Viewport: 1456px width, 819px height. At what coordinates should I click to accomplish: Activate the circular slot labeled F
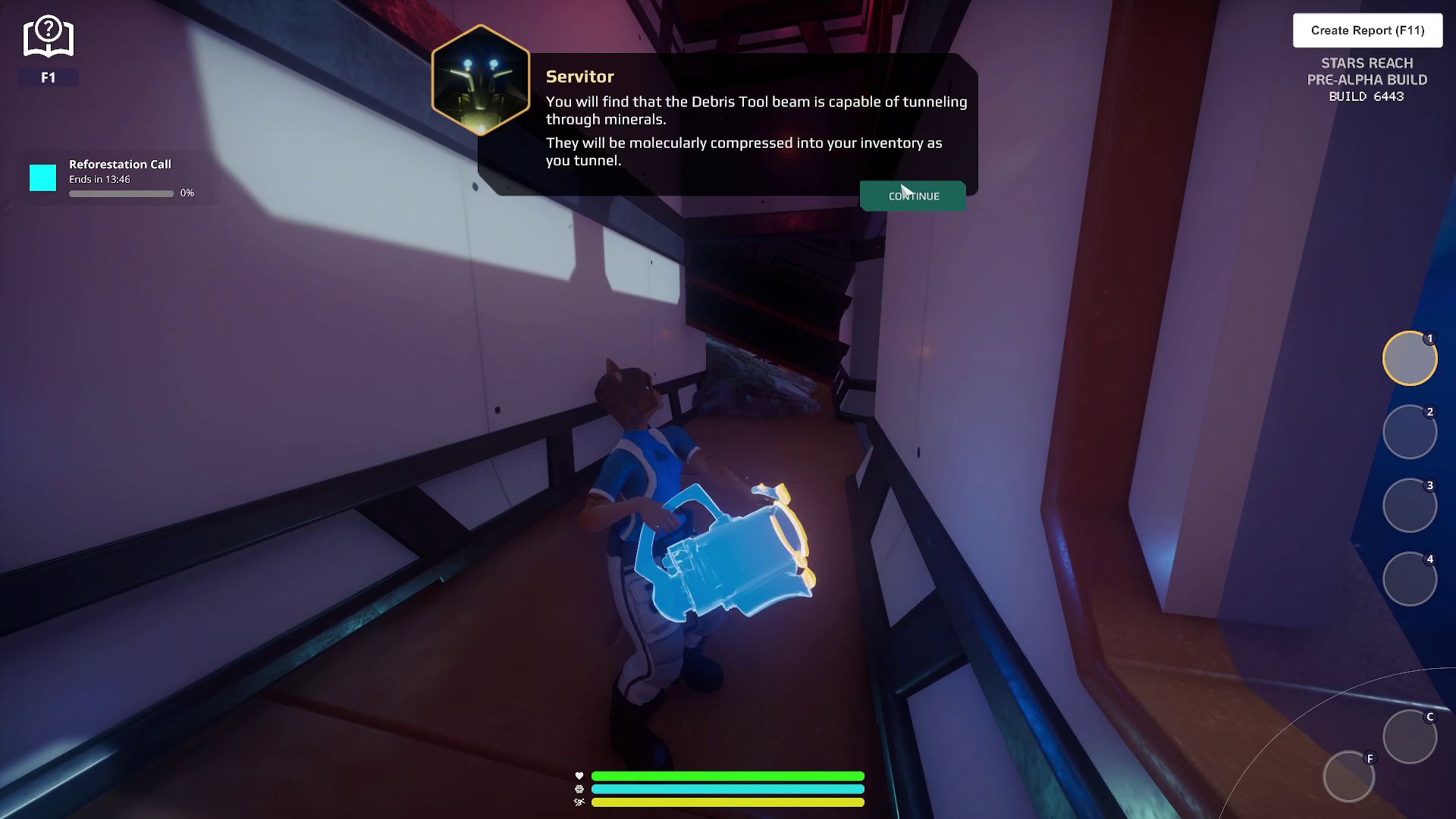[1349, 777]
